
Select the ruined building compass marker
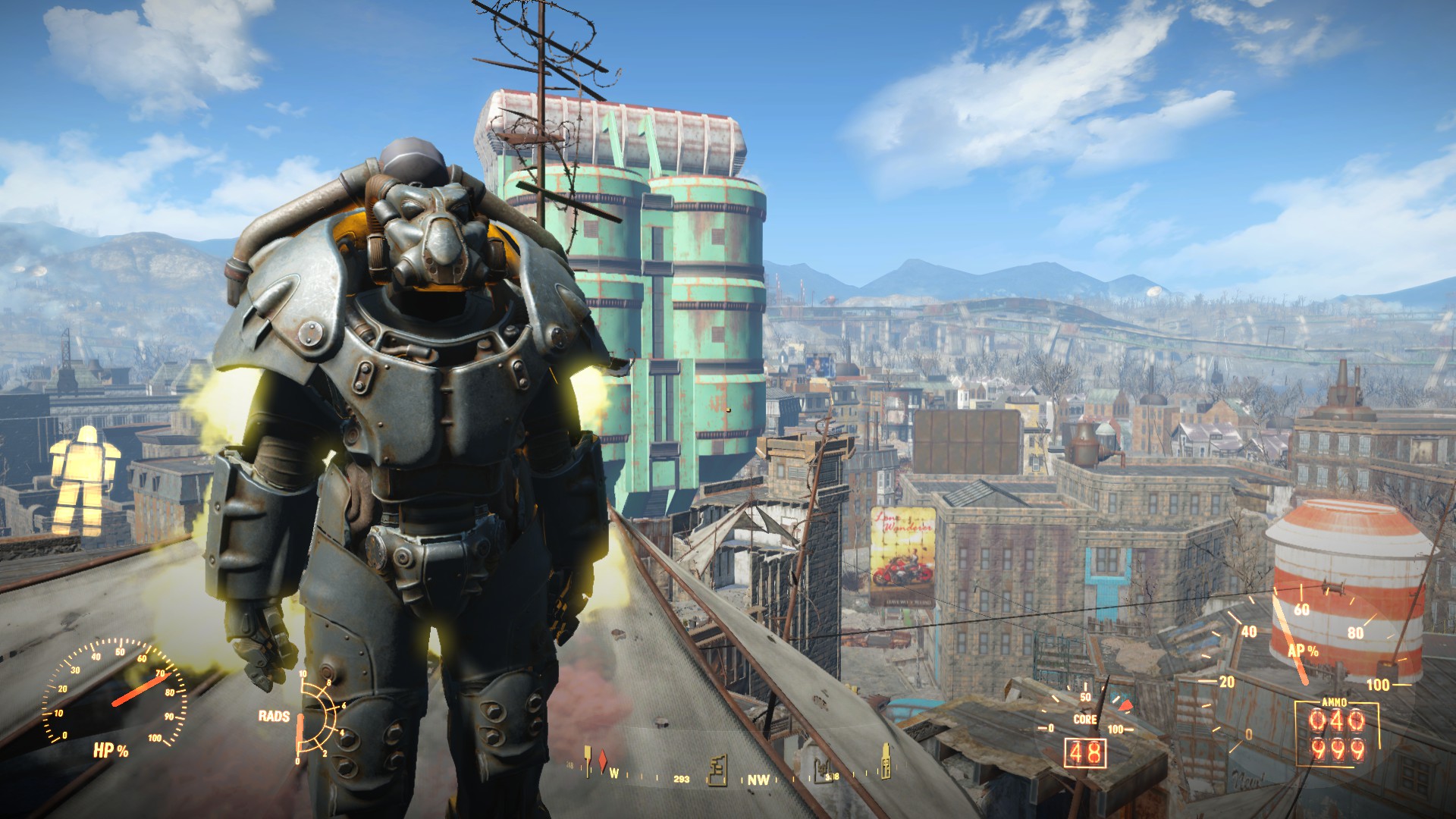coord(717,770)
